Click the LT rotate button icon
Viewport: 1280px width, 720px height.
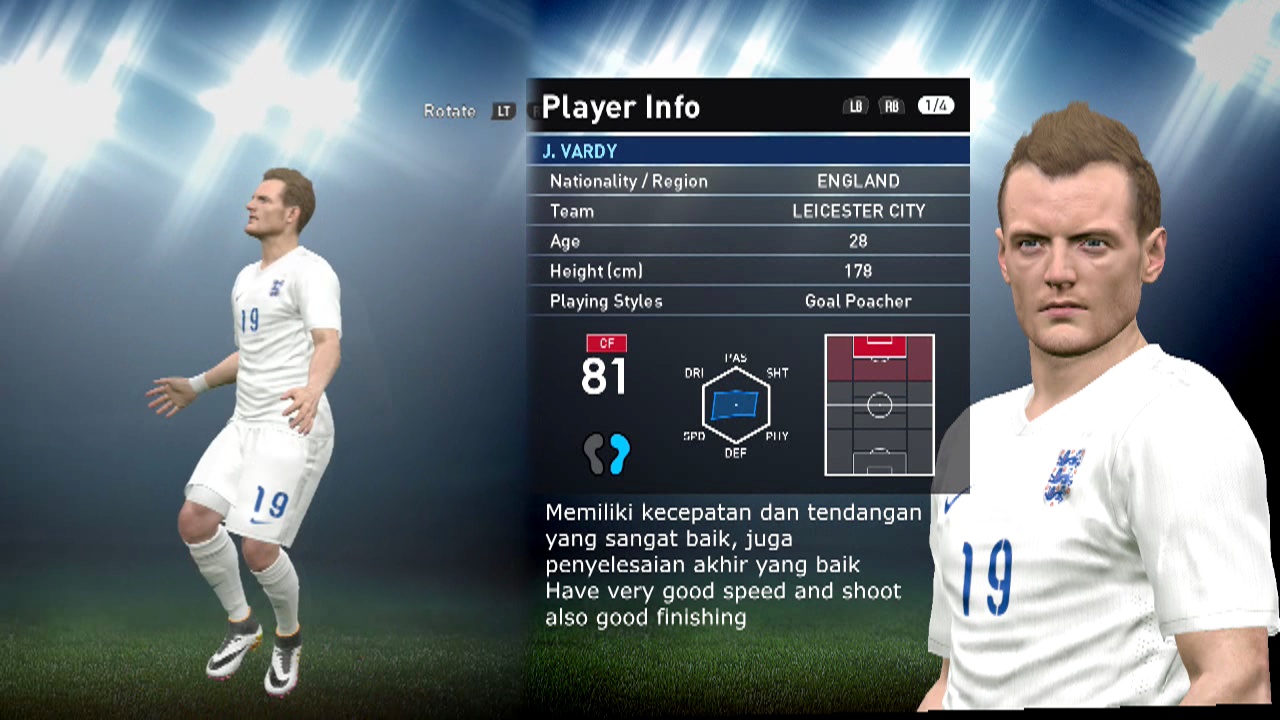505,113
